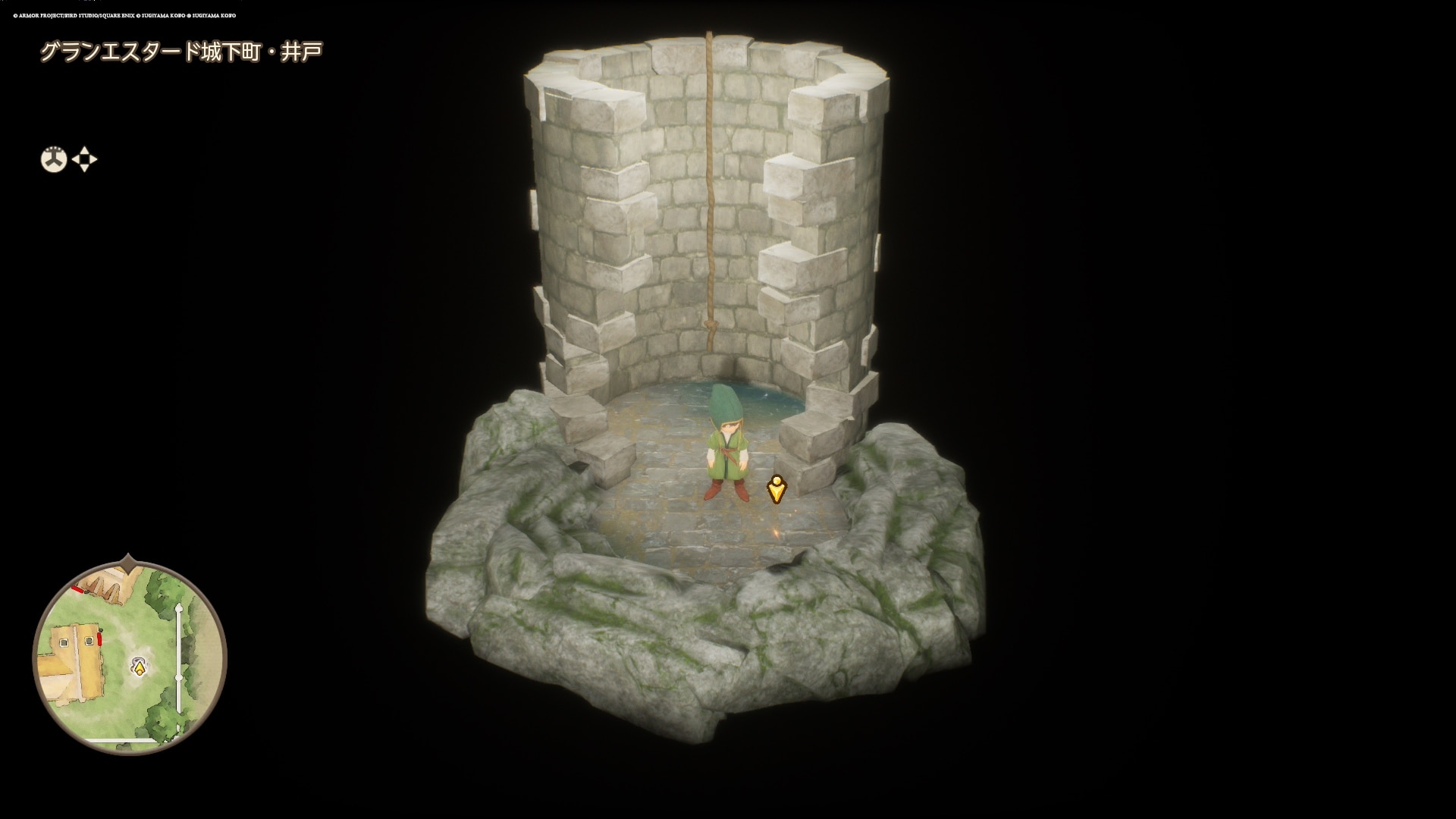Open the circular town minimap
The height and width of the screenshot is (819, 1456).
tap(130, 657)
